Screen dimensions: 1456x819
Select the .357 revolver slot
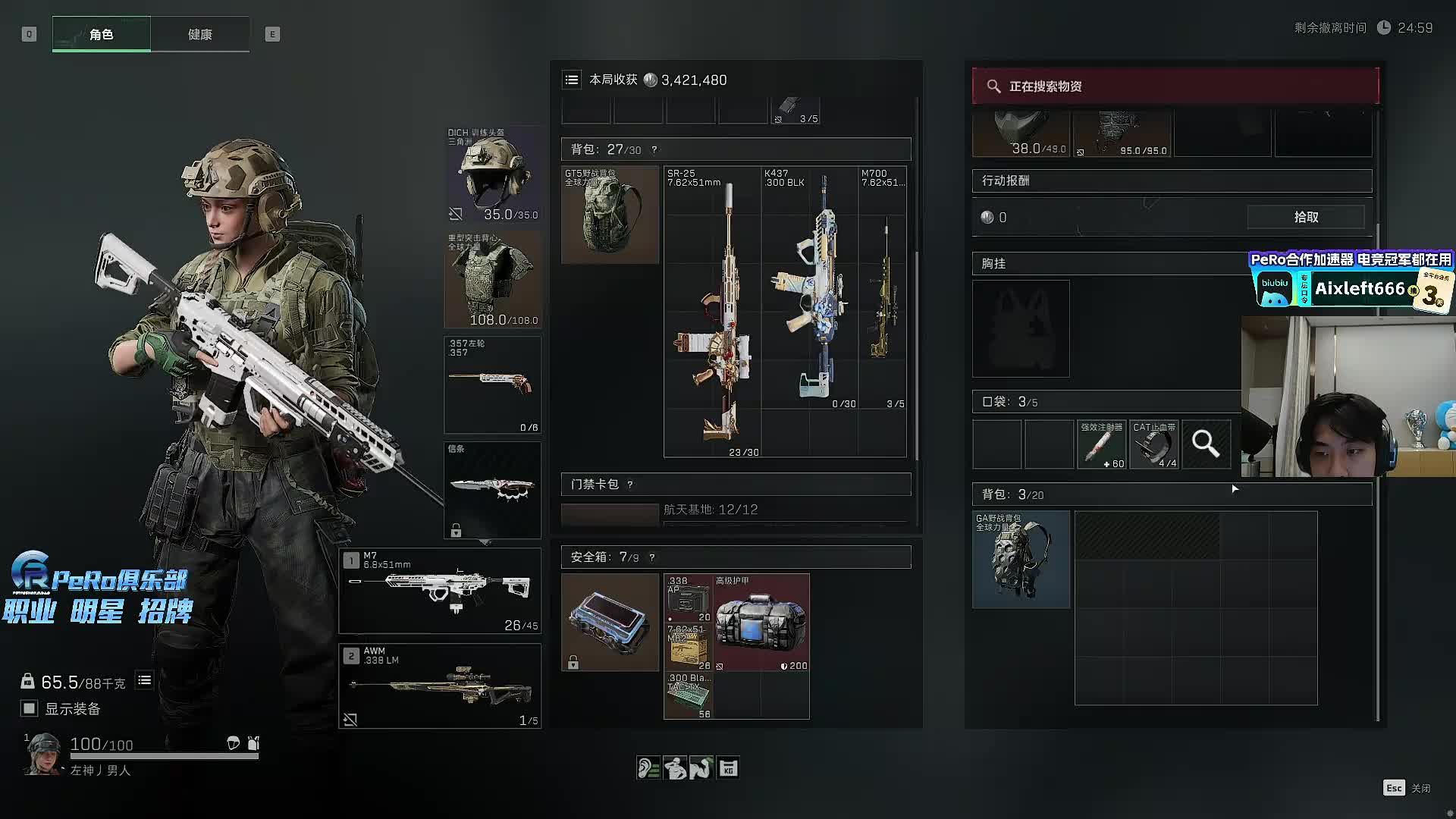(492, 384)
